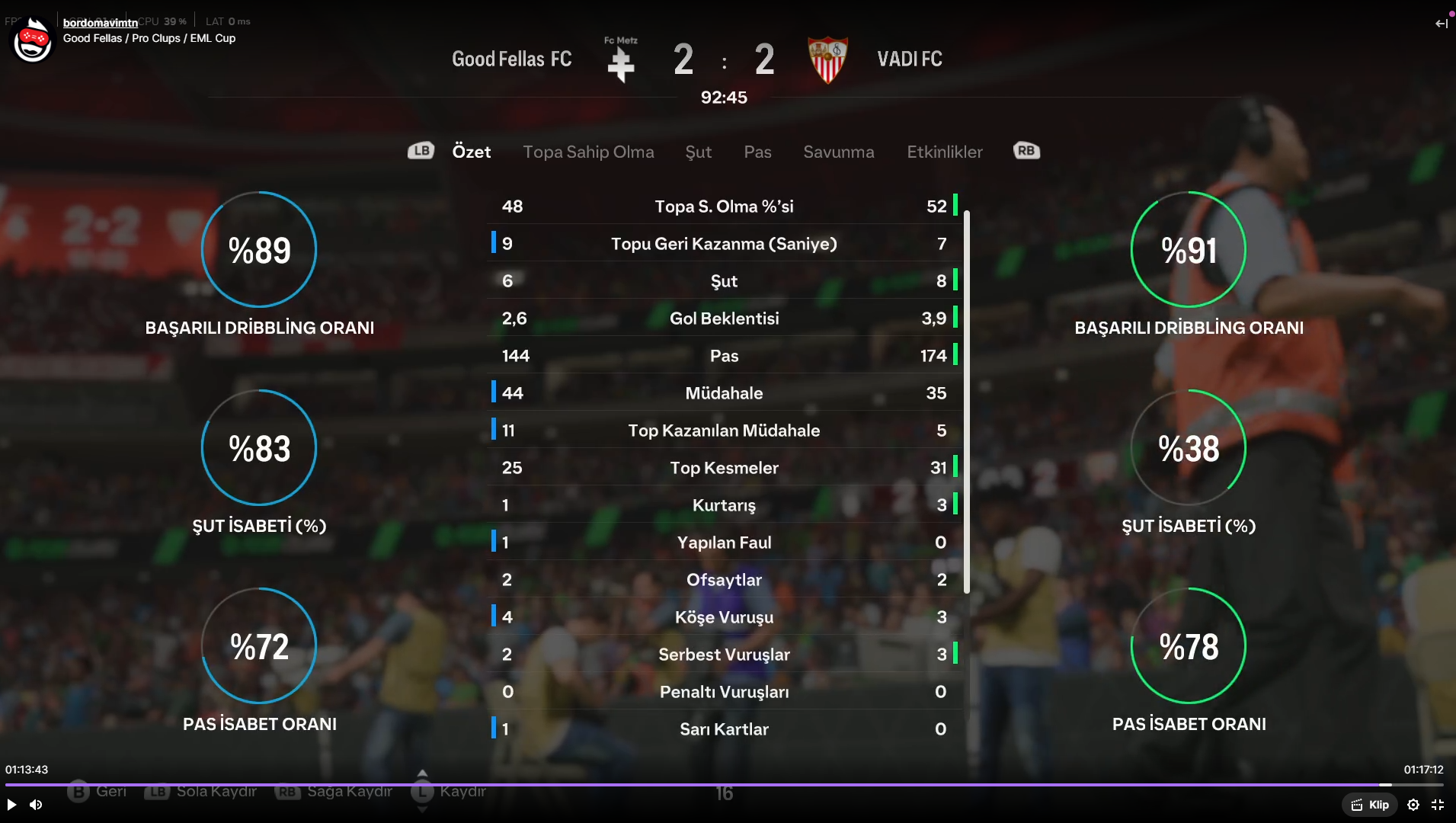Exit fullscreen mode
The image size is (1456, 823).
(x=1438, y=805)
